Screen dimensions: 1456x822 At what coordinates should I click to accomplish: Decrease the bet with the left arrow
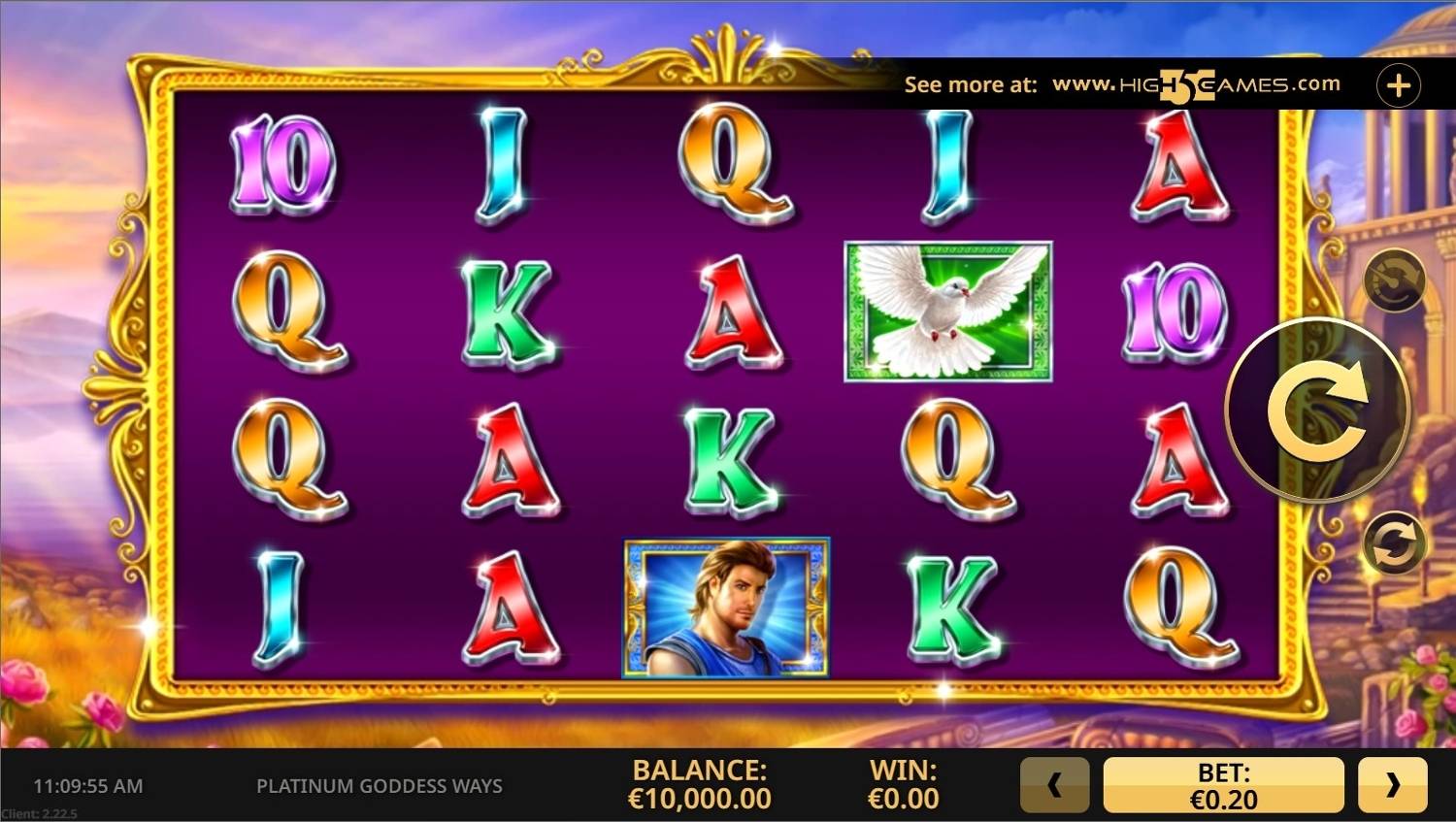click(1054, 784)
